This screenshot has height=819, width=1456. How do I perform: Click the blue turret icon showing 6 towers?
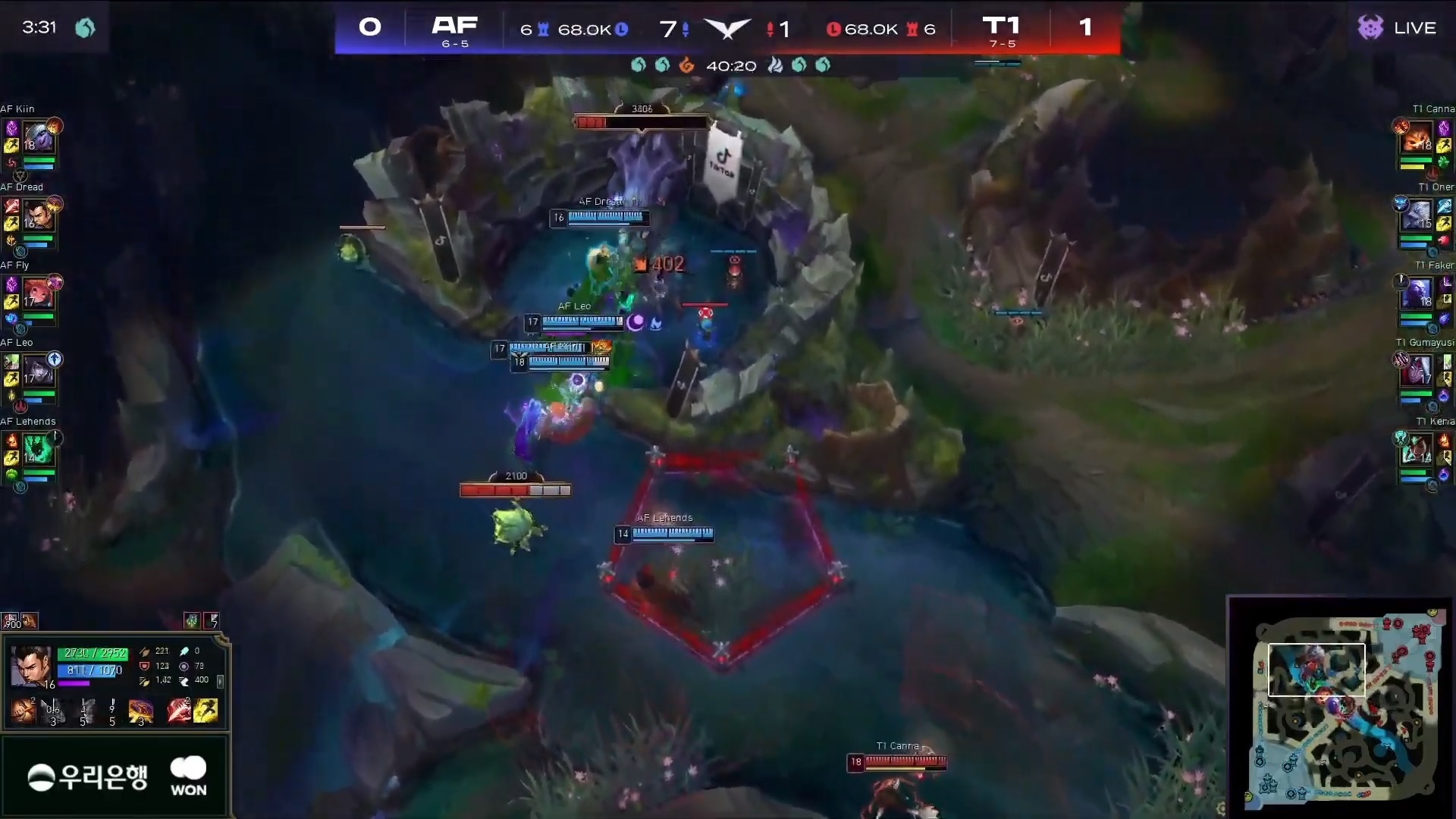541,27
